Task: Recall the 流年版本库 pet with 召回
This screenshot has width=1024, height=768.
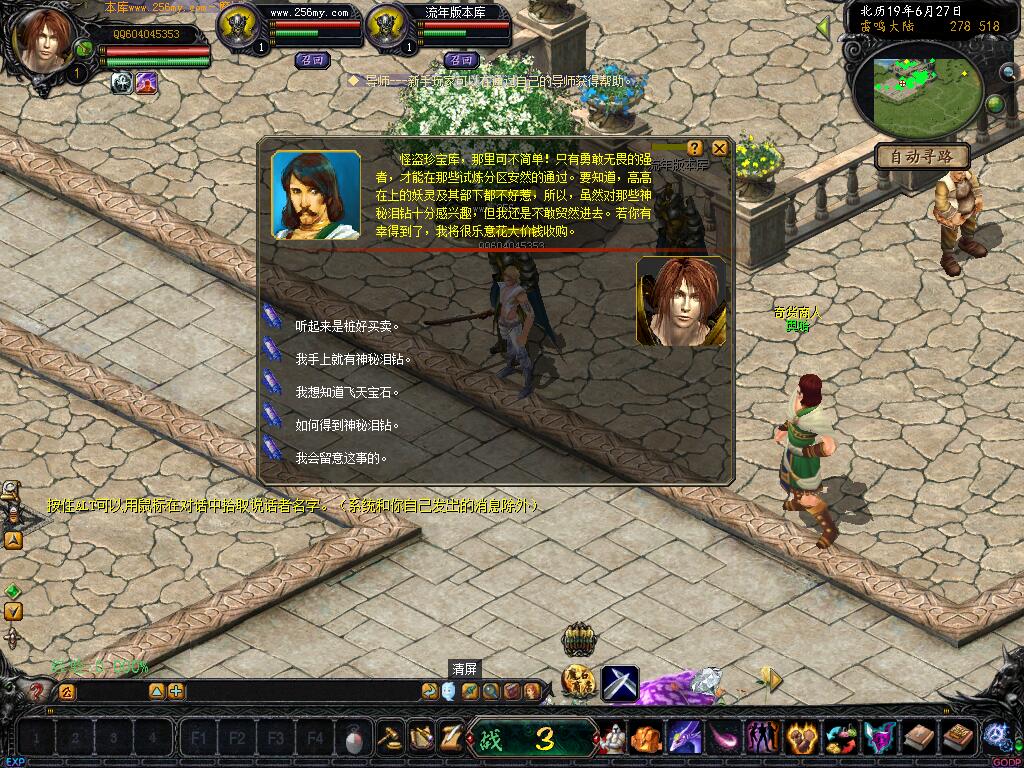Action: pos(460,60)
